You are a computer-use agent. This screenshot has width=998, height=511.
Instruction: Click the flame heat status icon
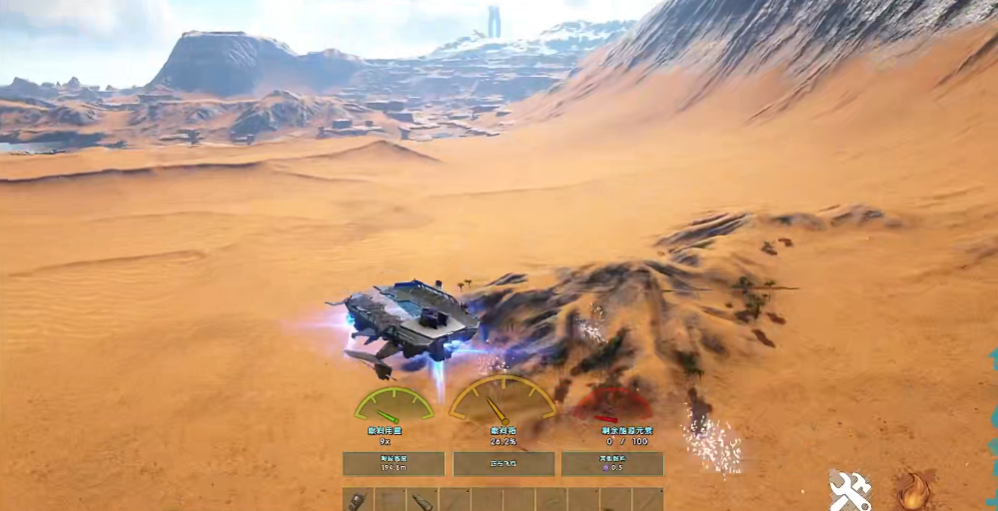click(x=912, y=490)
